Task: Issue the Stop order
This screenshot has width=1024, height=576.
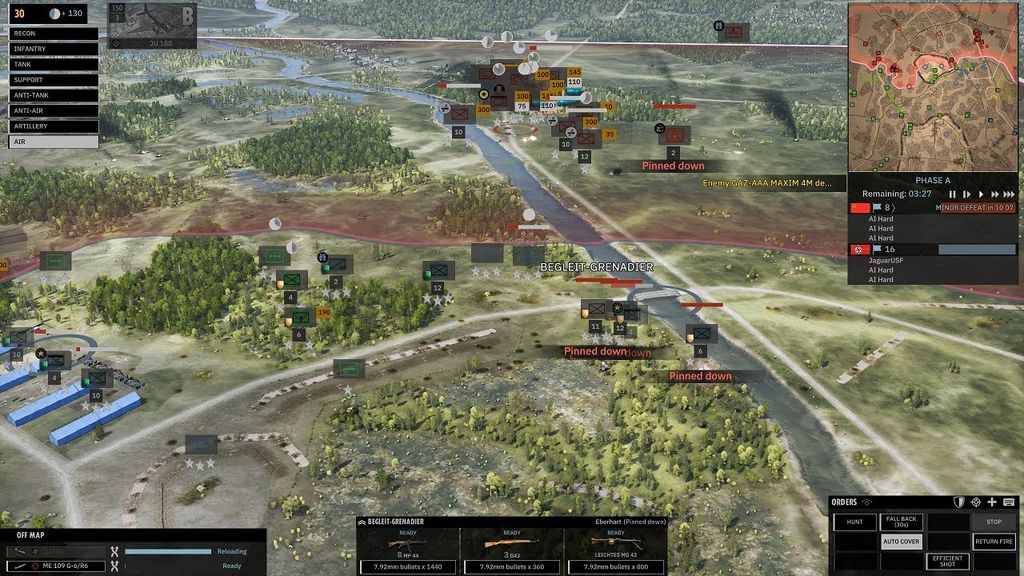Action: click(993, 522)
